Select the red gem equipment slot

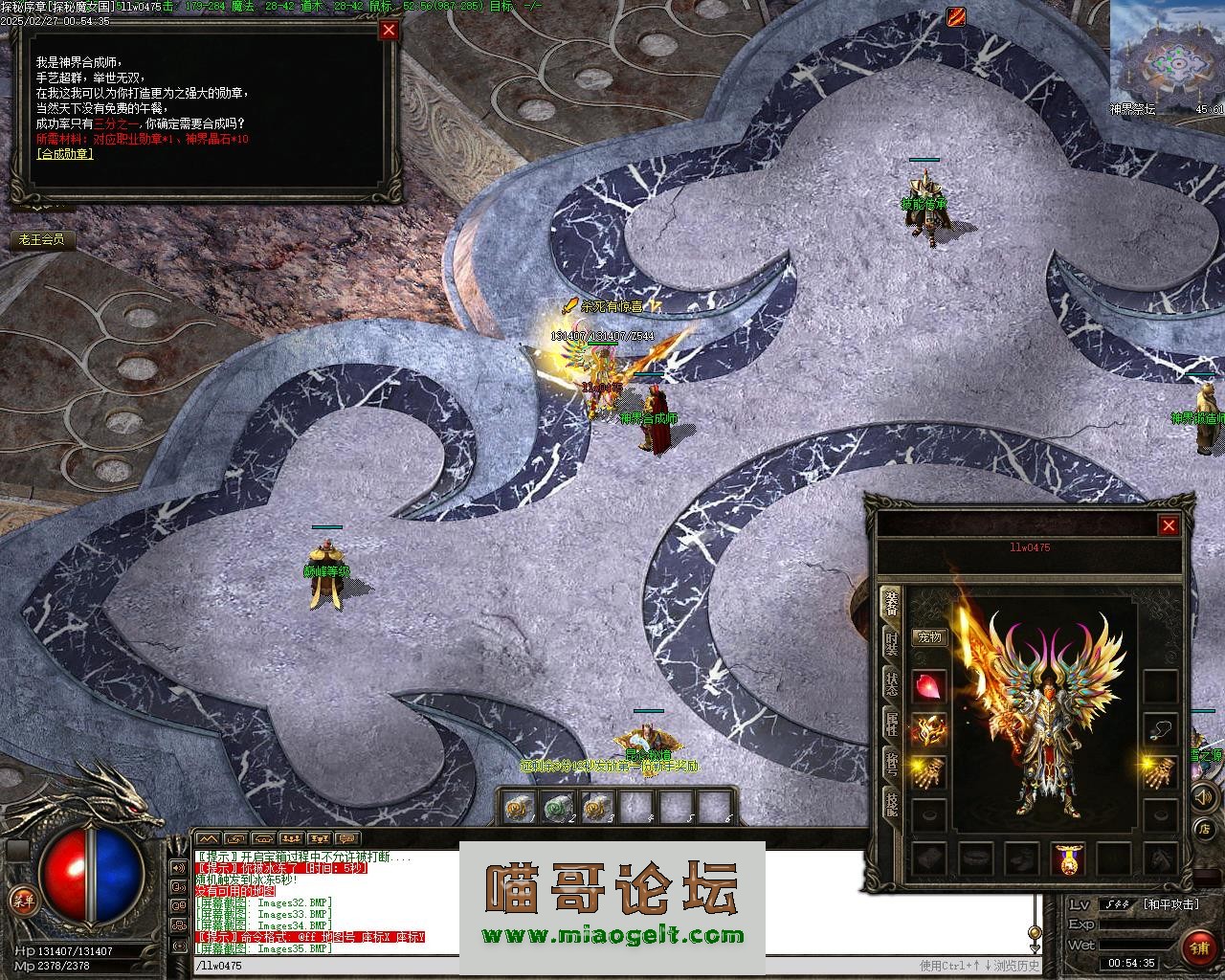point(929,686)
